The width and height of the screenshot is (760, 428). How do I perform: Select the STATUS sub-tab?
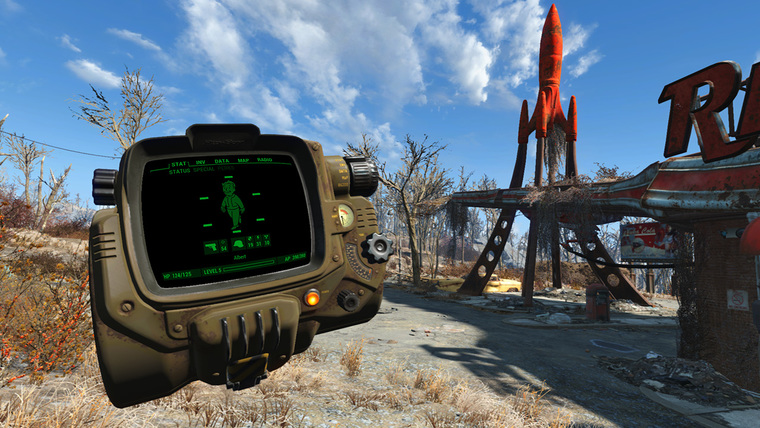pyautogui.click(x=178, y=171)
